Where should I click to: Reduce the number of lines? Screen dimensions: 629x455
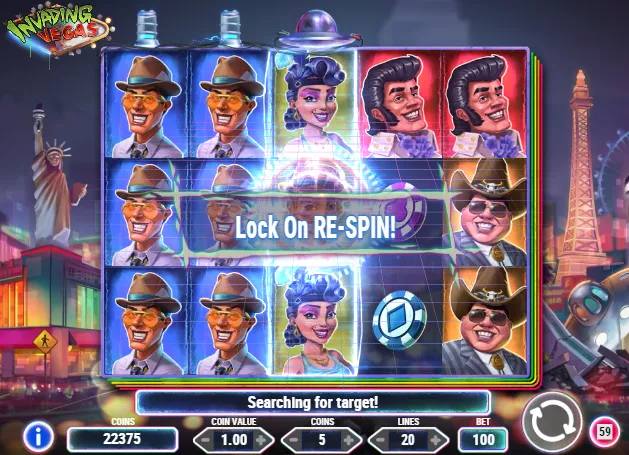tap(381, 439)
